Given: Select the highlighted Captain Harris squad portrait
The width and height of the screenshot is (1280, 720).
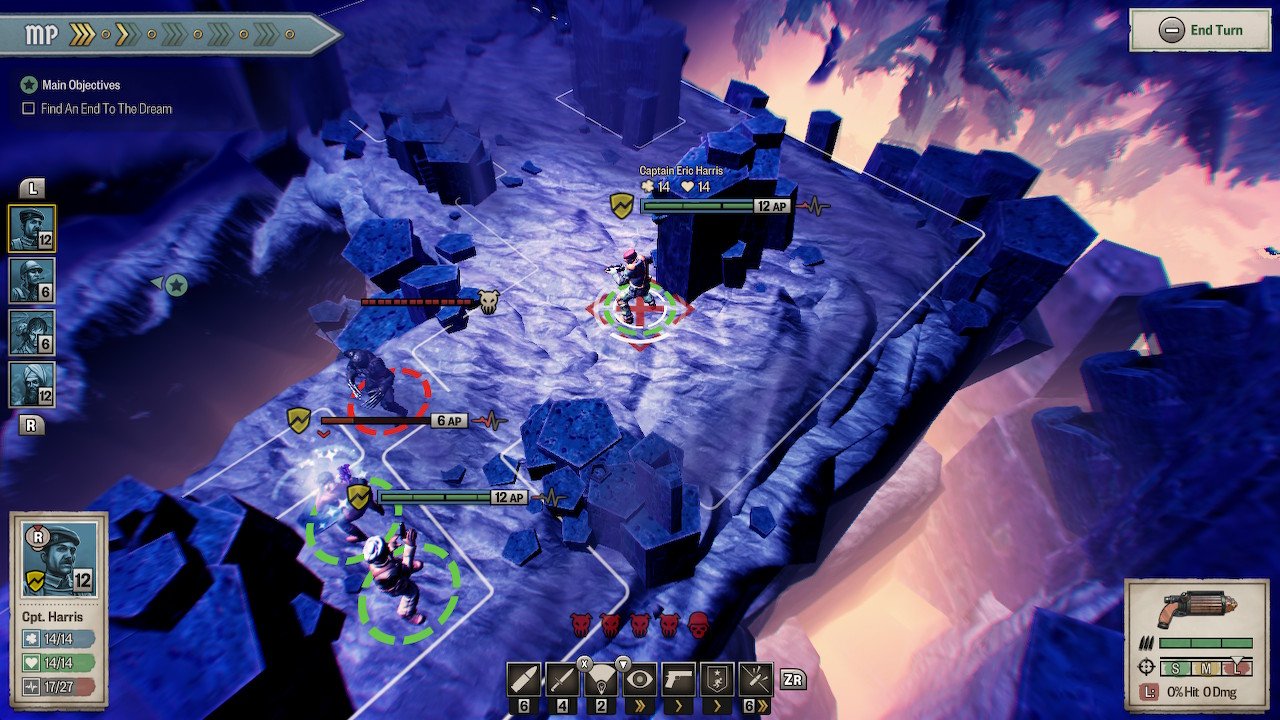Looking at the screenshot, I should pos(32,228).
